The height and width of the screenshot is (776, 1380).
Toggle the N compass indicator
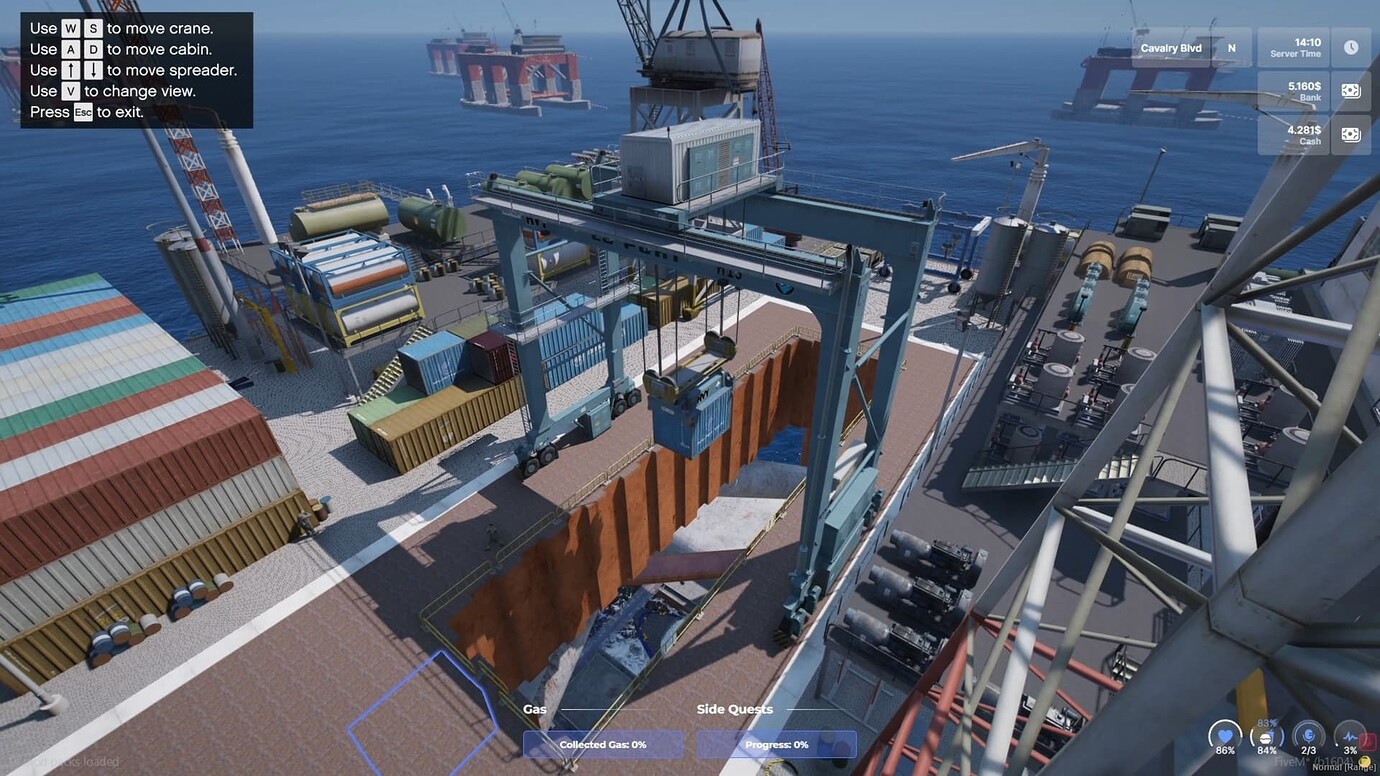(x=1231, y=47)
